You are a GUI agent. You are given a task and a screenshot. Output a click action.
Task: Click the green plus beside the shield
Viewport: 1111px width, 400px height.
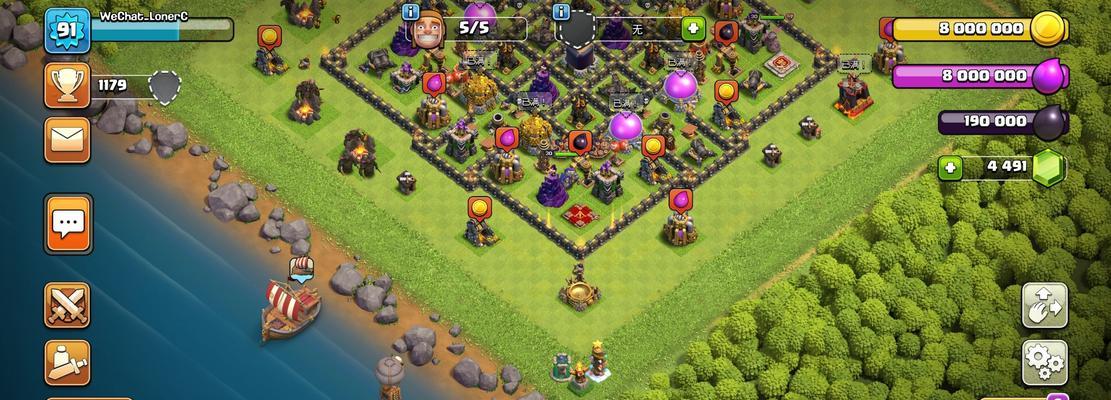click(693, 28)
